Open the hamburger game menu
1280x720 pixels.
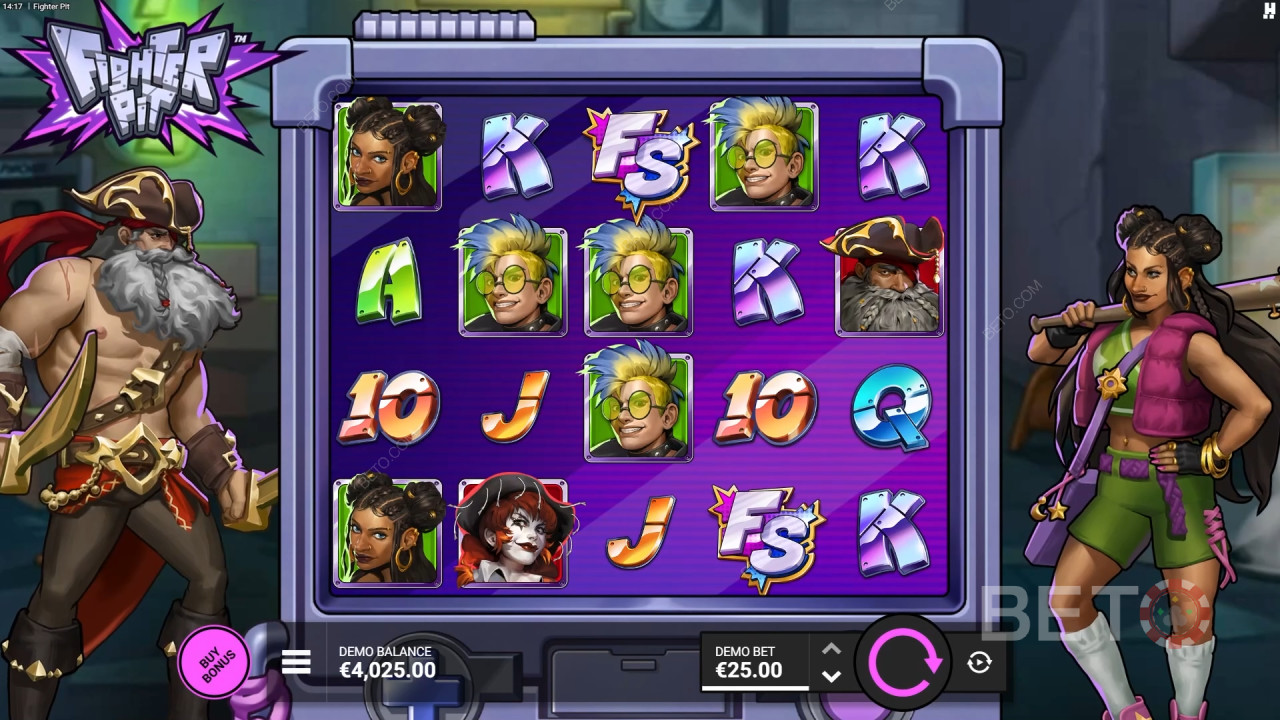296,662
